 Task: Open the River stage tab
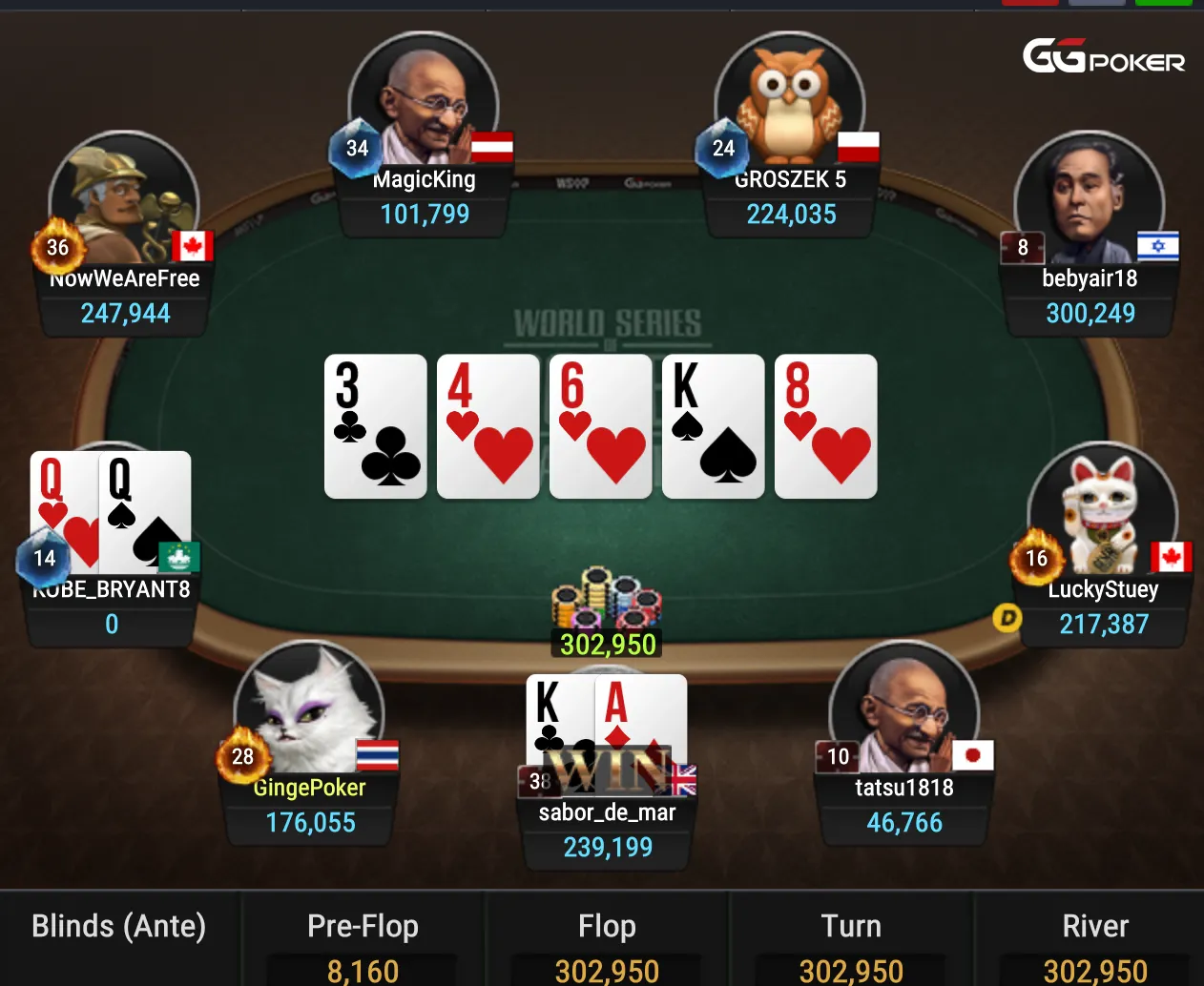click(1095, 927)
